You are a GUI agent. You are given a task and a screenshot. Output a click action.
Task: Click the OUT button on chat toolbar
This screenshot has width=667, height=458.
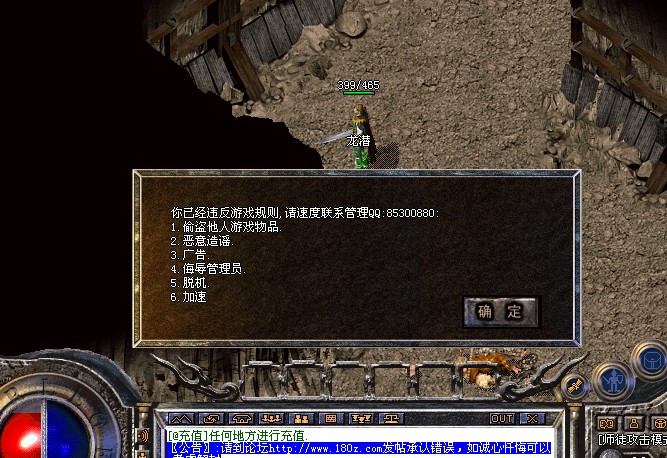(x=502, y=418)
